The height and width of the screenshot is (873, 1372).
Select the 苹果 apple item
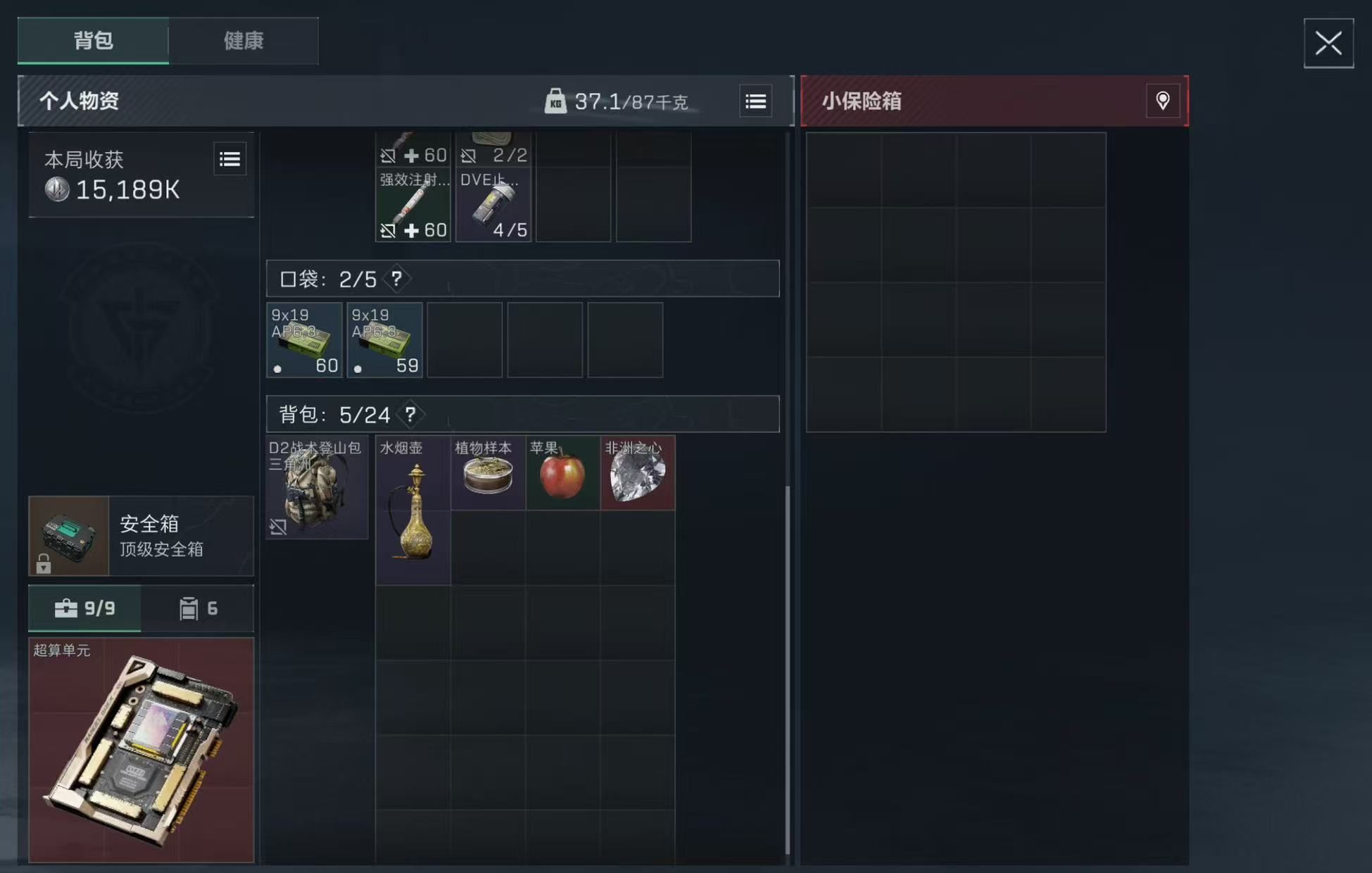pos(562,473)
